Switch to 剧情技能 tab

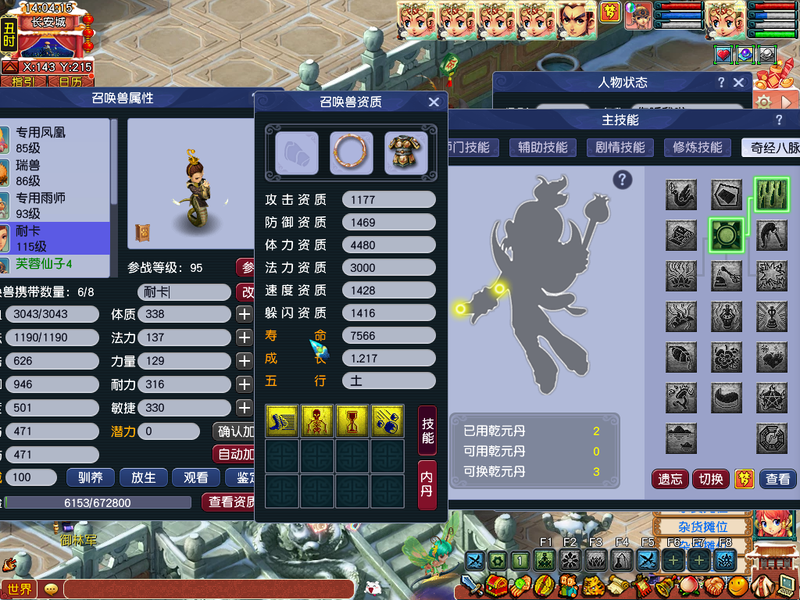pyautogui.click(x=620, y=147)
